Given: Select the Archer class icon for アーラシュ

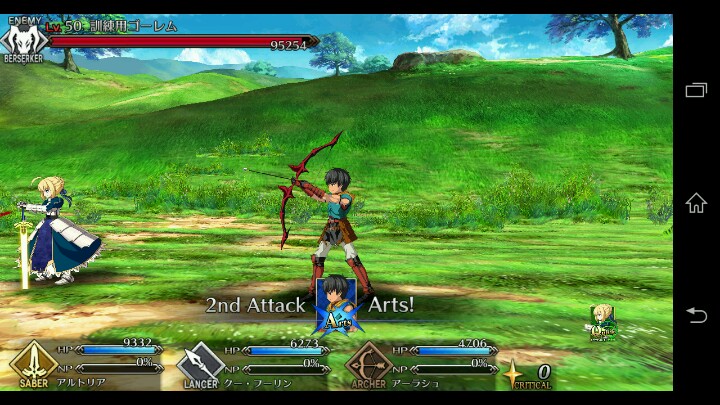Looking at the screenshot, I should pyautogui.click(x=368, y=363).
